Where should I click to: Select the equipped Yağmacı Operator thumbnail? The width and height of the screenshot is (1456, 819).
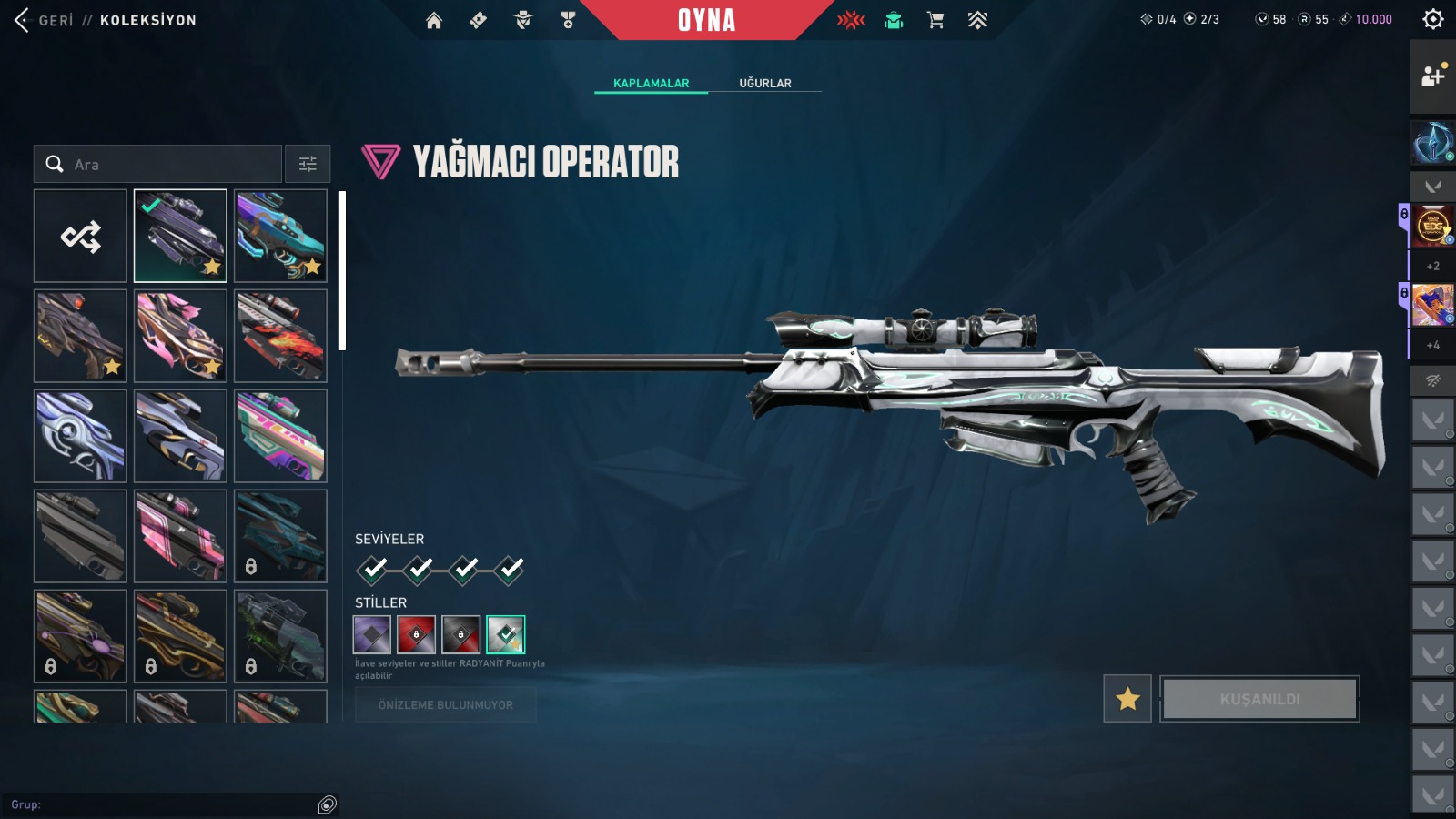pyautogui.click(x=180, y=237)
